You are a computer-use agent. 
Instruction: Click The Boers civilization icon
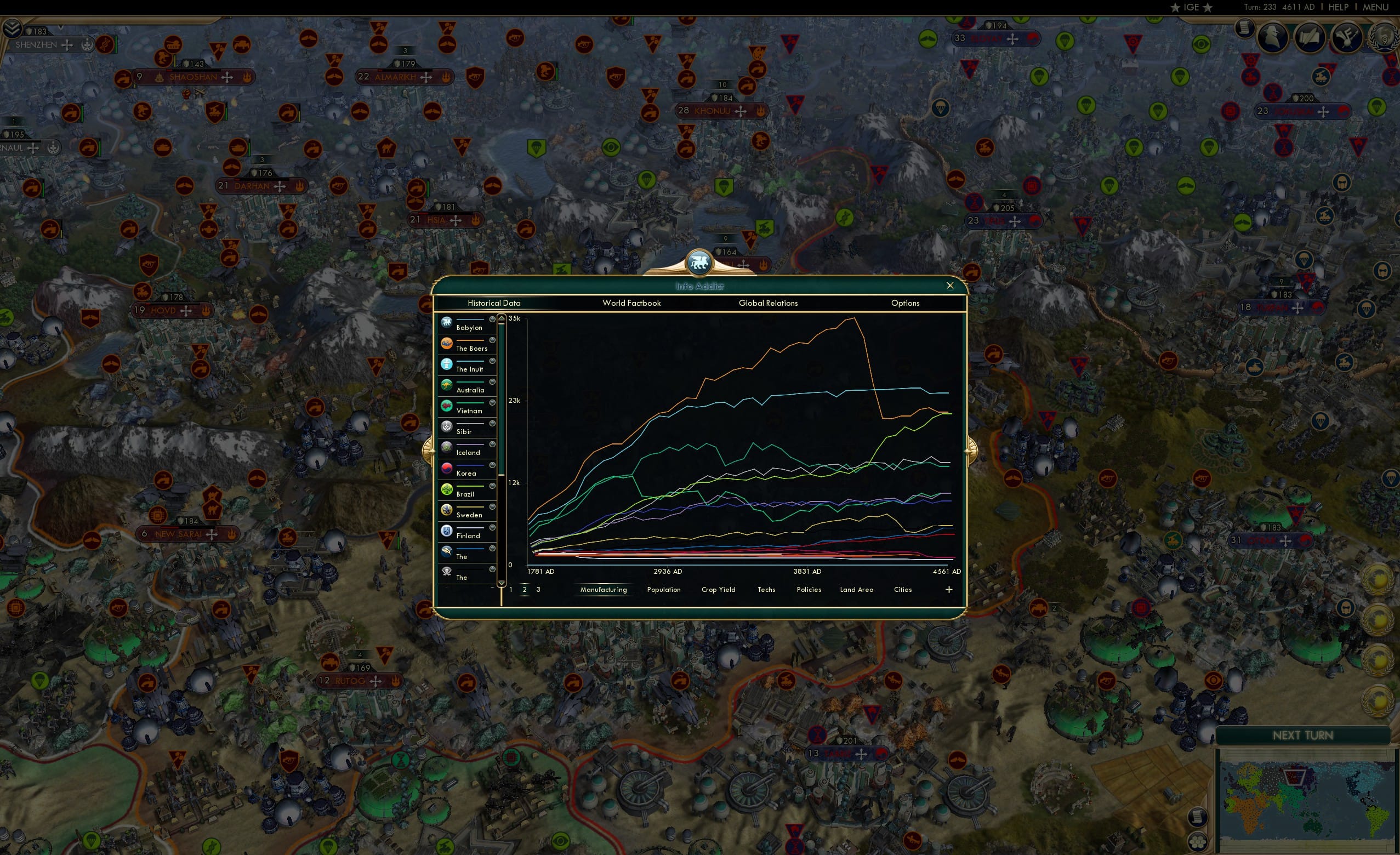pos(447,343)
